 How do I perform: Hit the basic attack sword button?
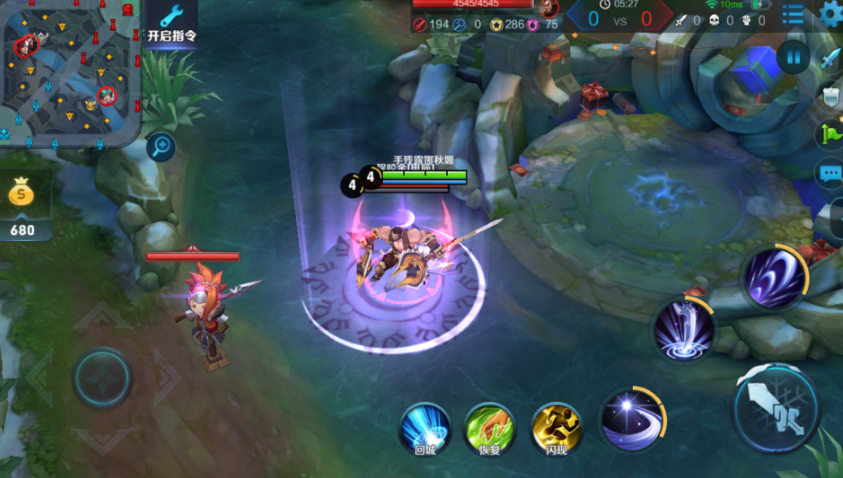tap(780, 408)
